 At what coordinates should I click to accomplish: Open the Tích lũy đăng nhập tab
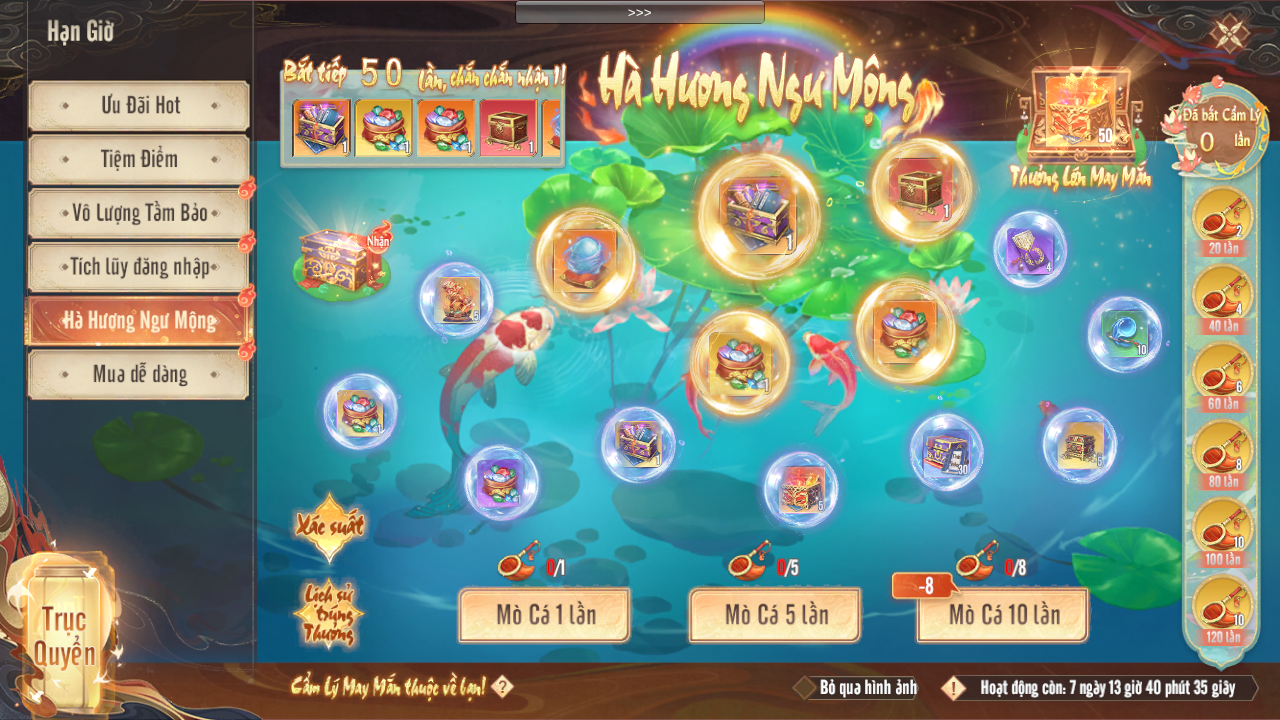tap(139, 267)
